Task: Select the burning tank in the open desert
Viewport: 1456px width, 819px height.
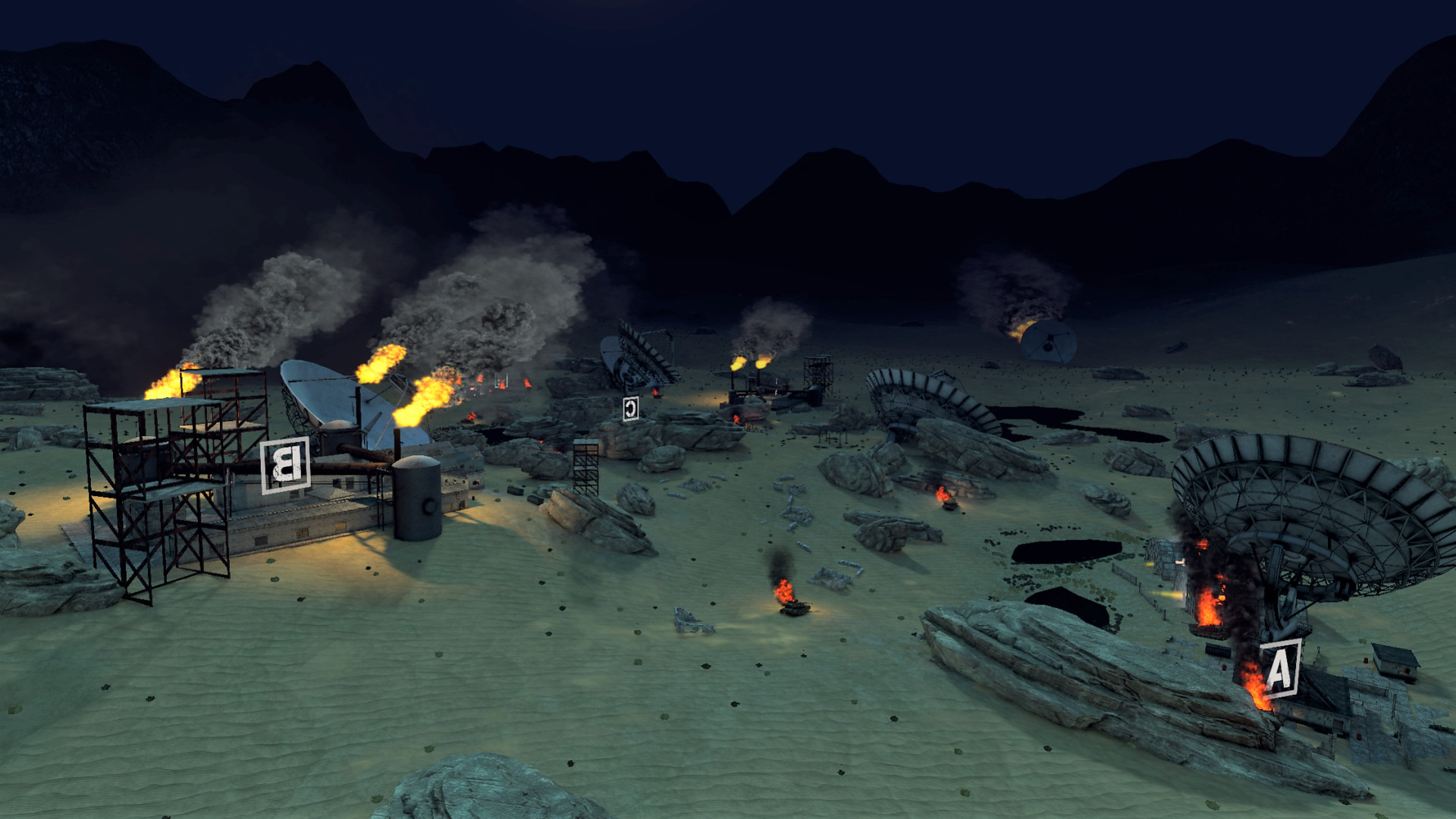Action: (795, 607)
